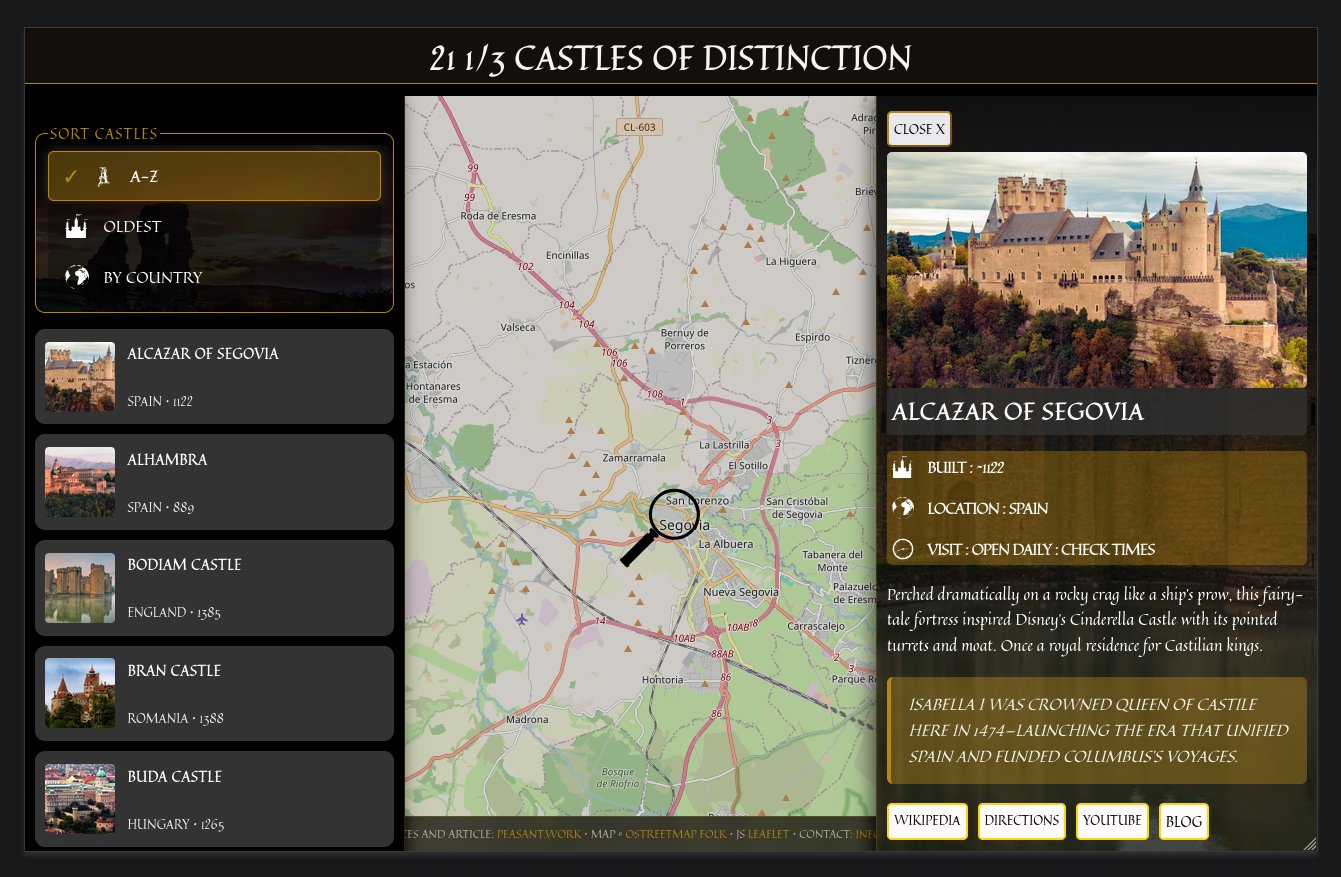This screenshot has height=877, width=1341.
Task: Open the castle's Wikipedia page
Action: point(926,821)
